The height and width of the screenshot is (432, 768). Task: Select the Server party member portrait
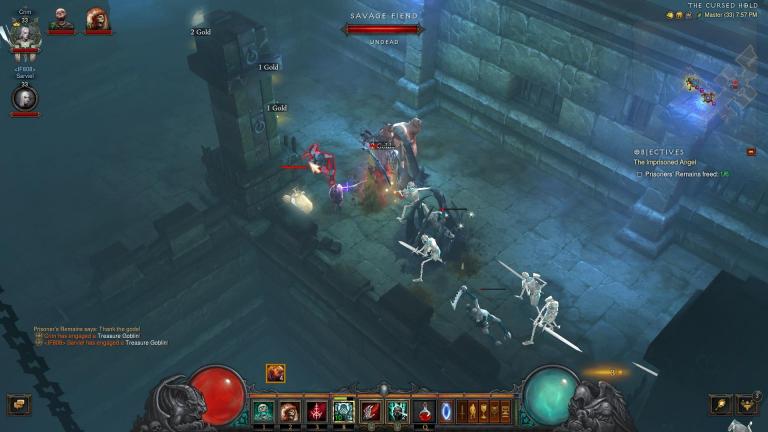(25, 97)
